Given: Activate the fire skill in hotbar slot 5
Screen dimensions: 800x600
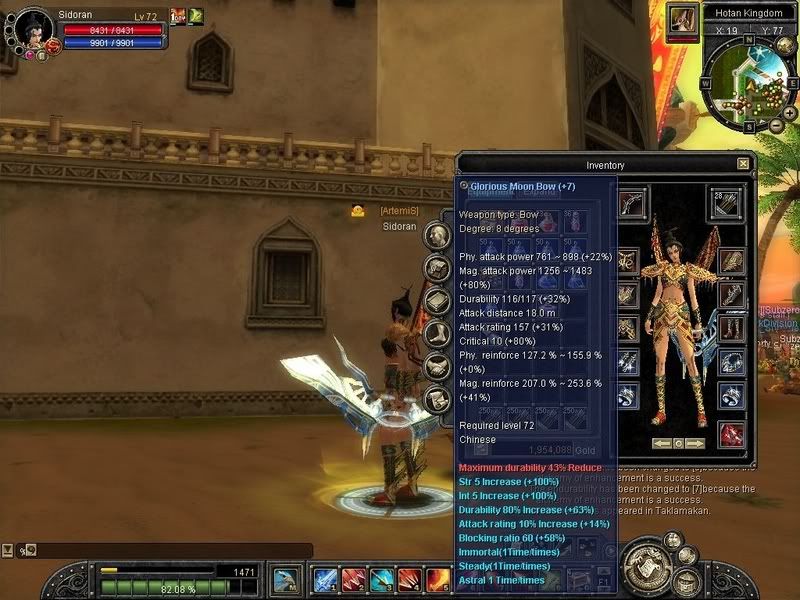Looking at the screenshot, I should (x=437, y=579).
